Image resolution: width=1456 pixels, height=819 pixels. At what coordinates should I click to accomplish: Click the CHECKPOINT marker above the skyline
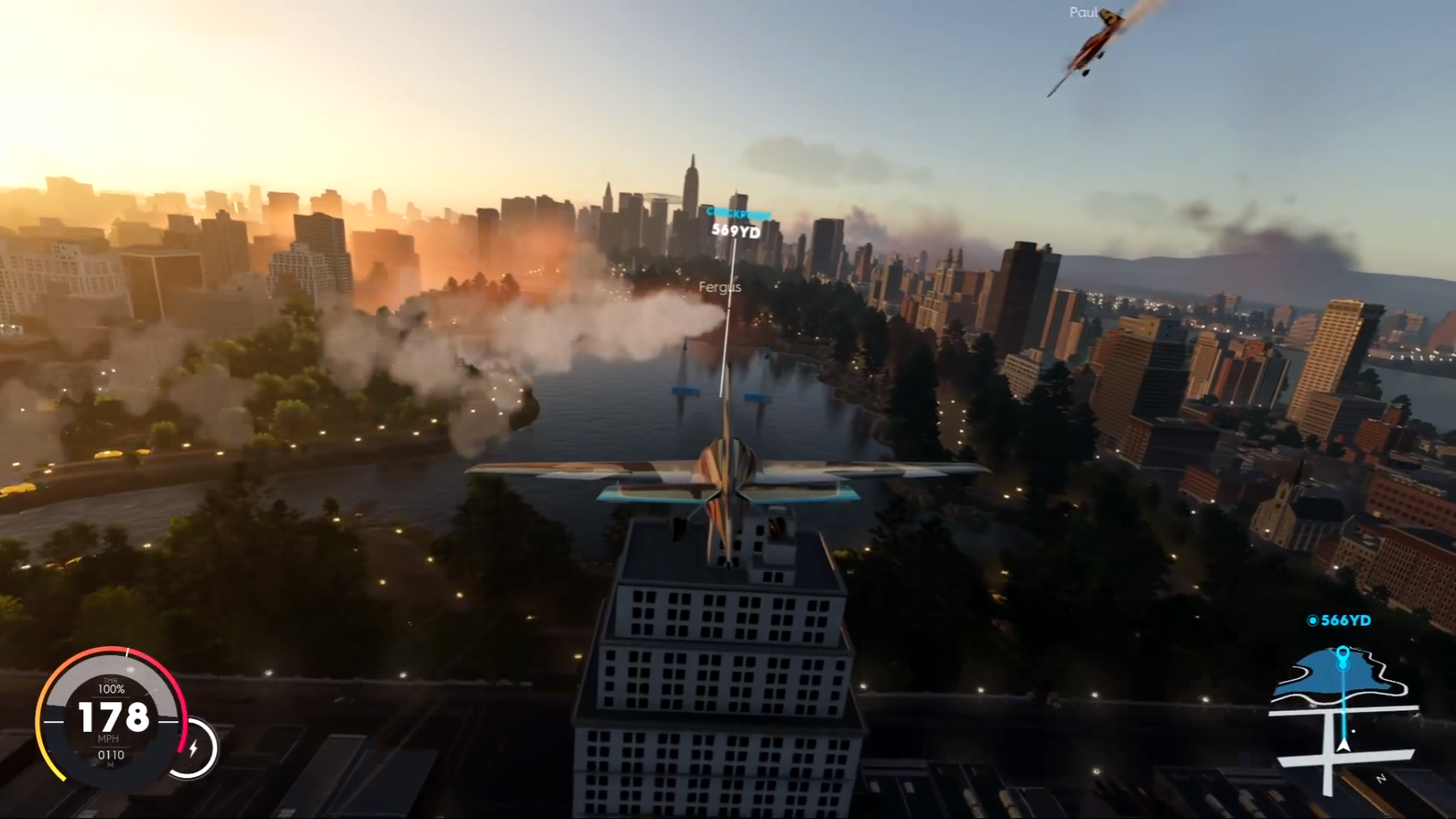(x=737, y=210)
